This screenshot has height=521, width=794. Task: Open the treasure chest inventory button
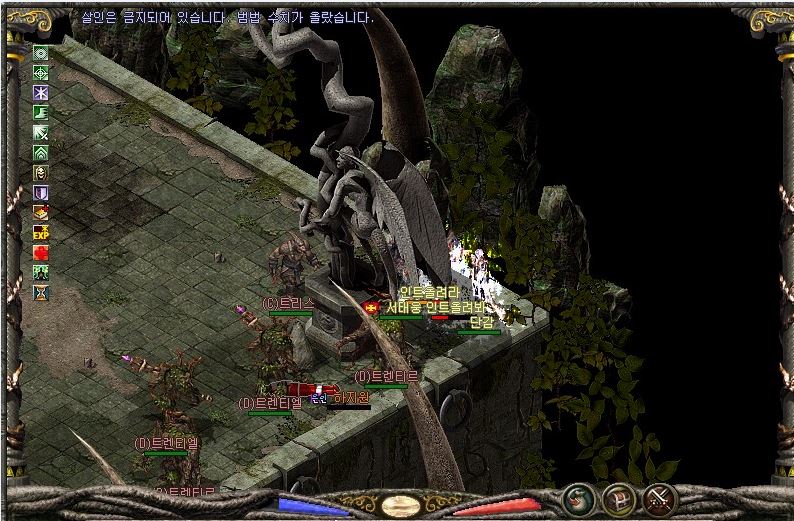(x=621, y=497)
